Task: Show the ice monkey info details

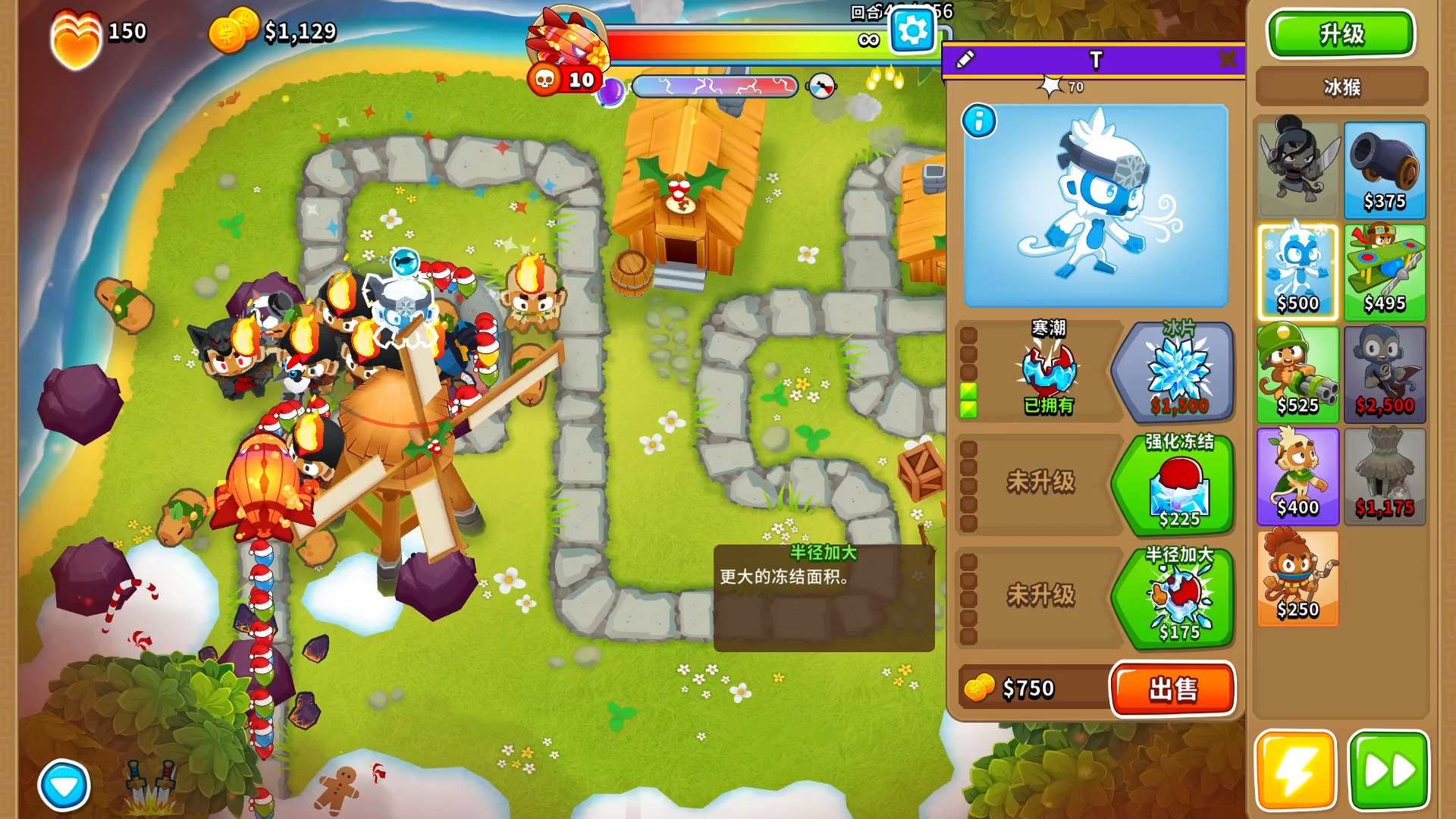Action: coord(979,121)
